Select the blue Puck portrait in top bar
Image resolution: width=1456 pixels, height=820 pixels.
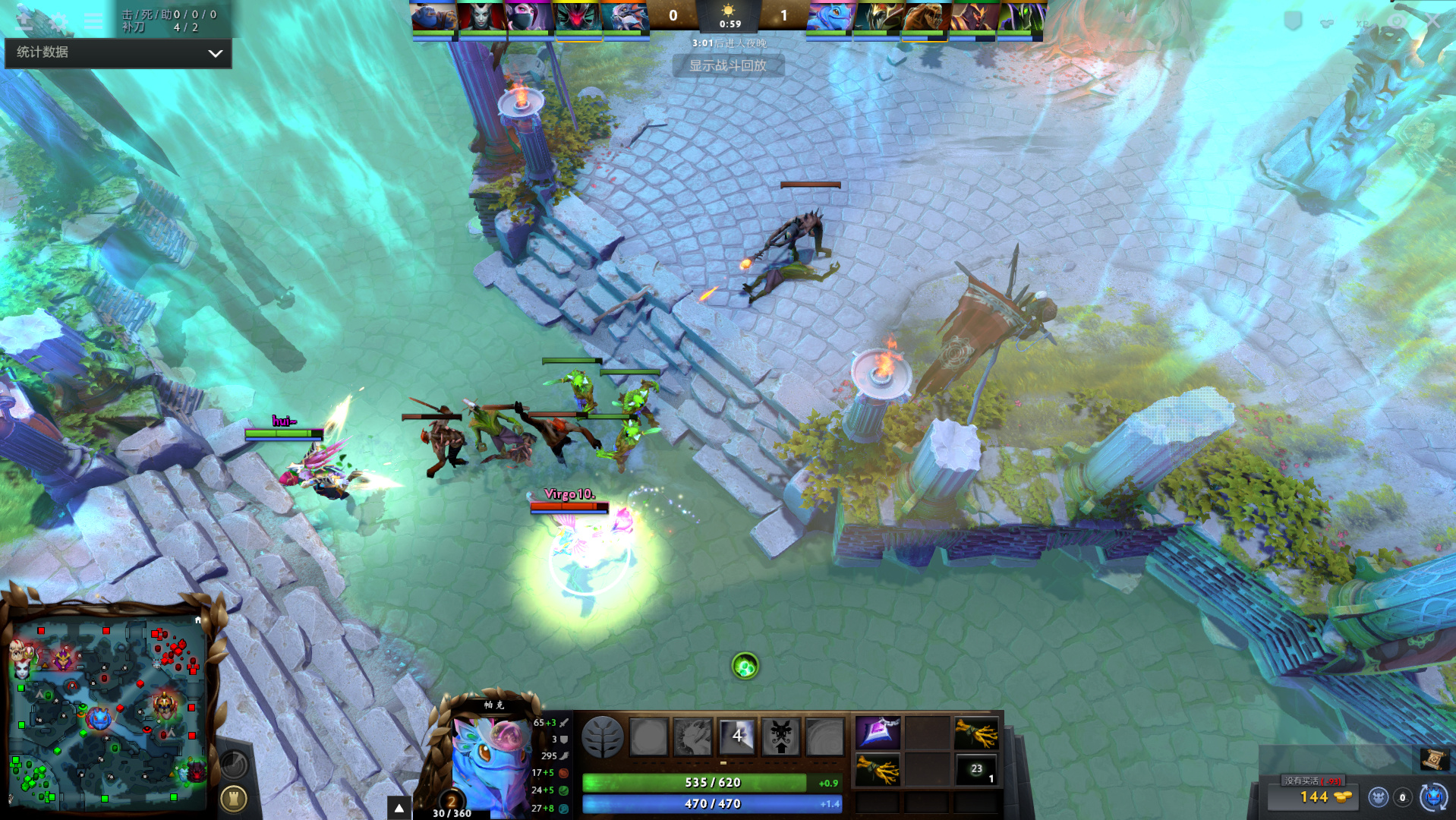pos(829,17)
